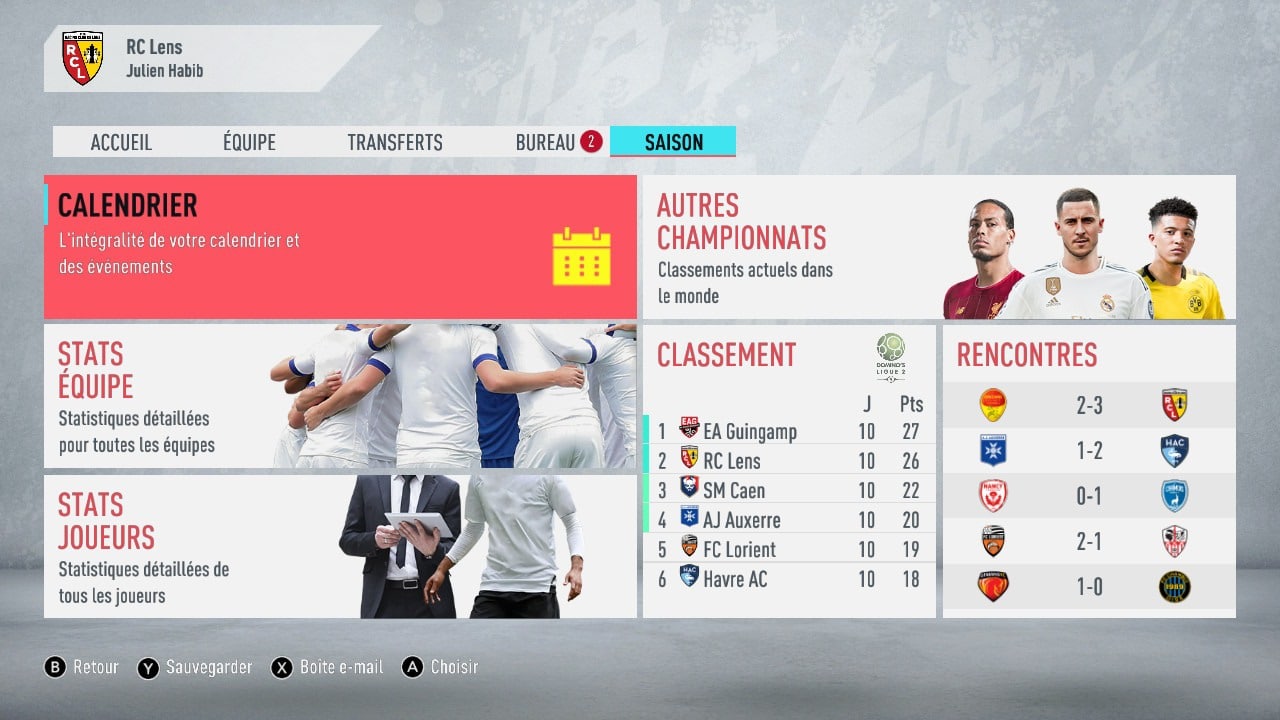Open the Équipe tab
The width and height of the screenshot is (1280, 720).
pos(249,142)
